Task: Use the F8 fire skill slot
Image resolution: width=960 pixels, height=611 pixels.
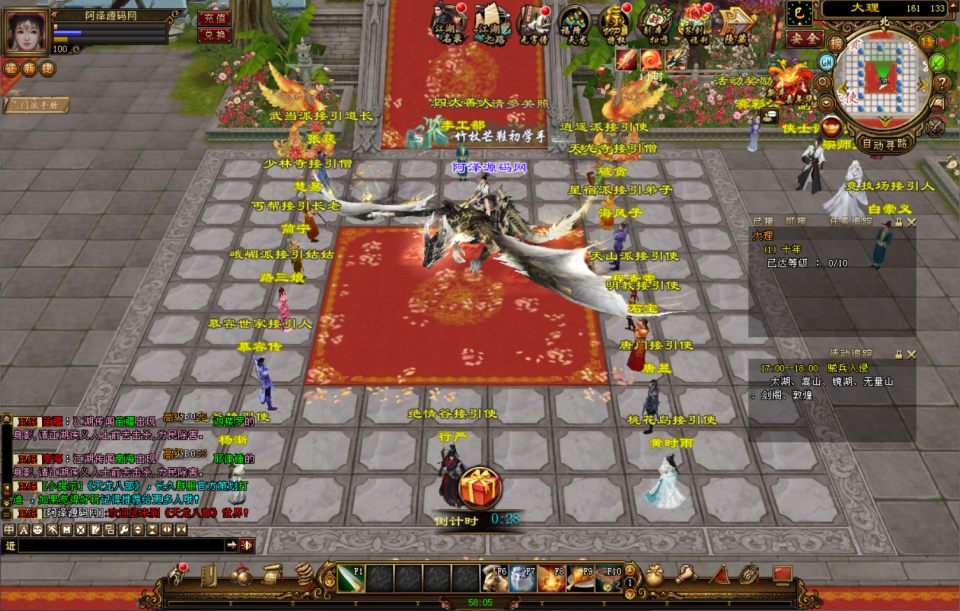Action: 551,578
